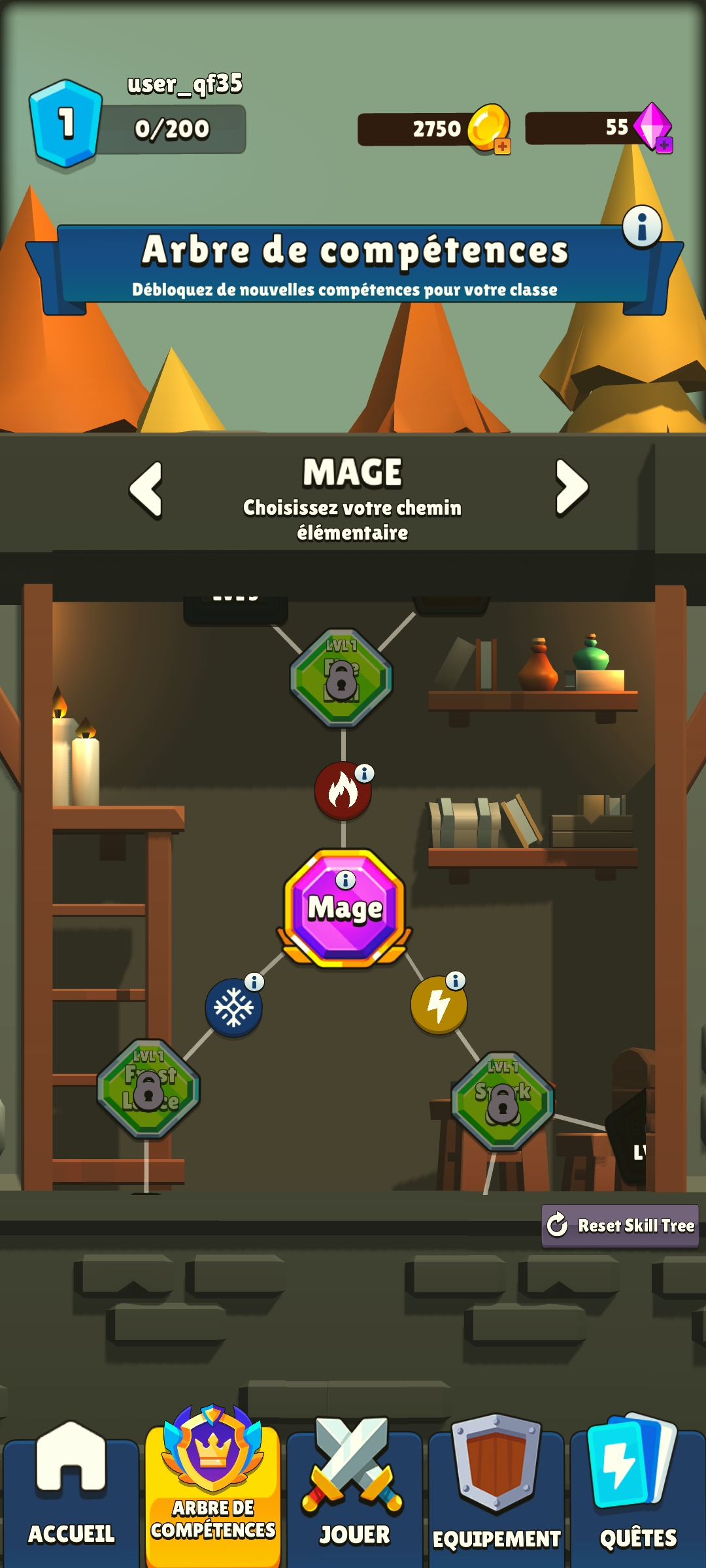Select the locked fire skill node above

coord(341,678)
